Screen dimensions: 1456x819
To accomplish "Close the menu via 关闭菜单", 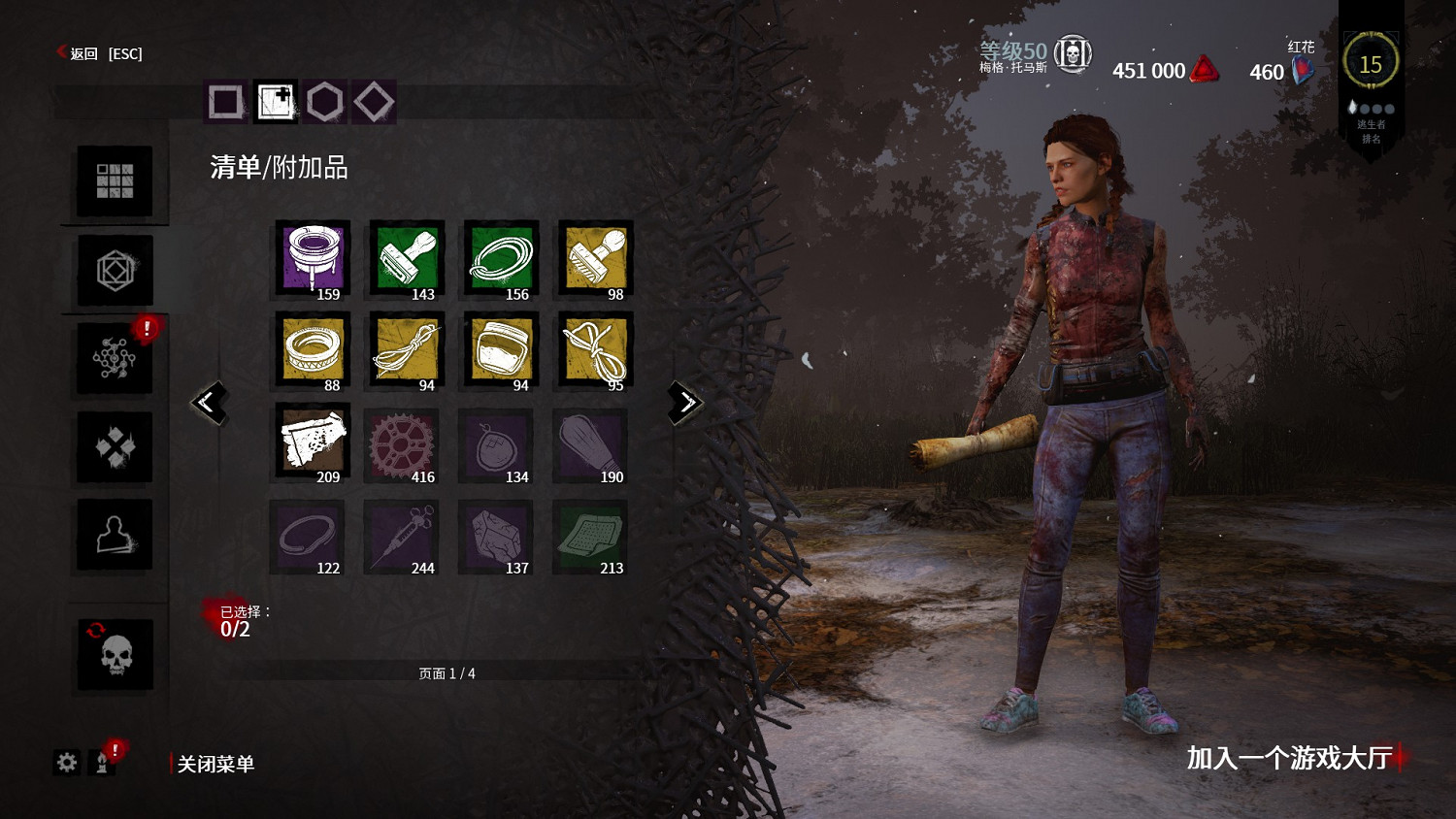I will point(215,764).
